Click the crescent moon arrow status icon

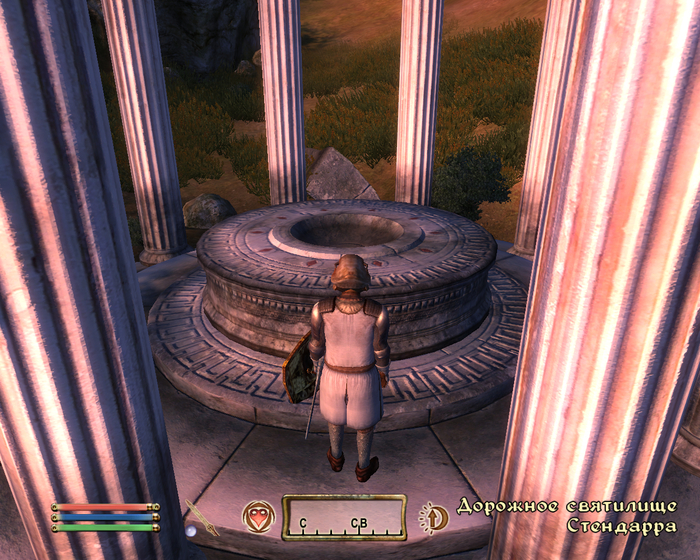pos(433,517)
